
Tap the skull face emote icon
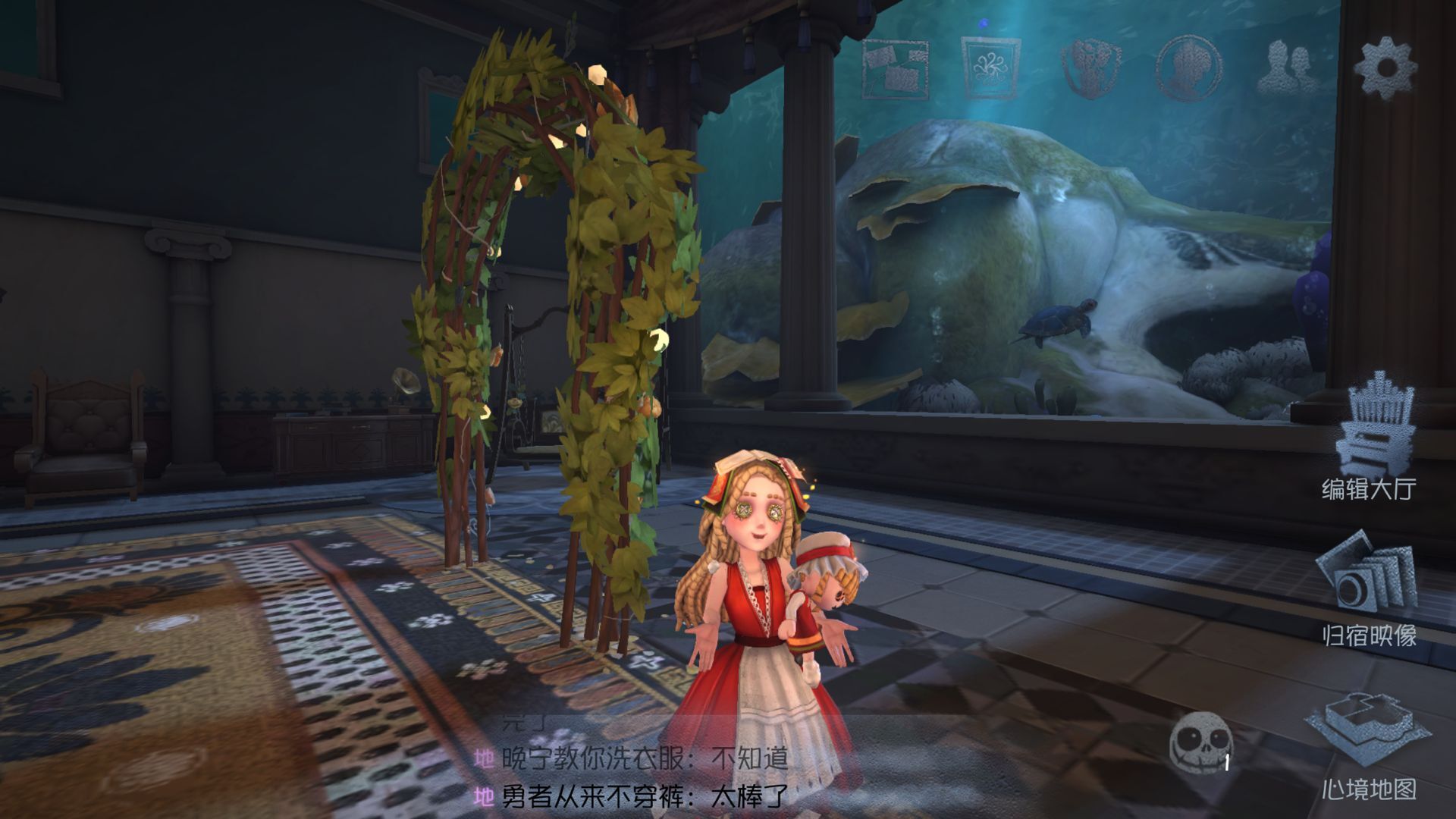(1200, 742)
